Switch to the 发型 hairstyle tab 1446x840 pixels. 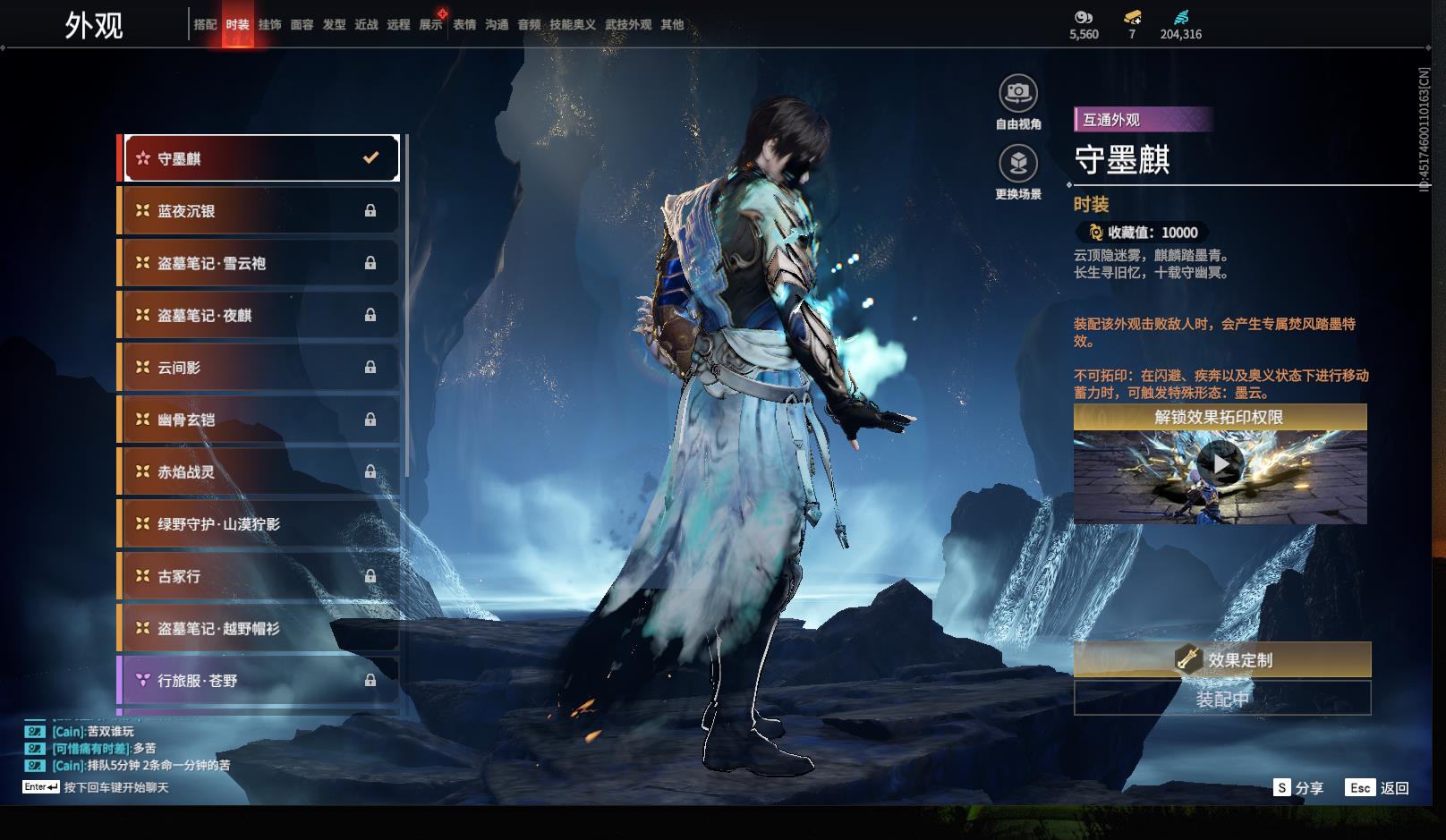(334, 25)
